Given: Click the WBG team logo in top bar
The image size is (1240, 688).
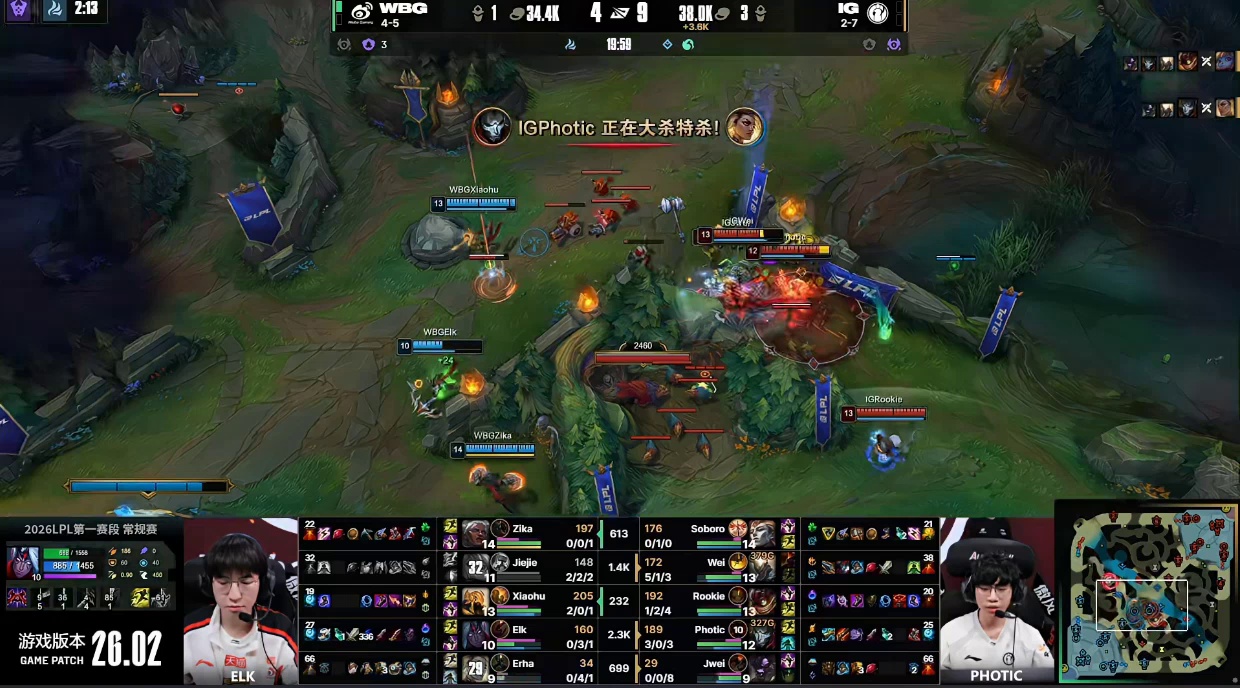Looking at the screenshot, I should tap(362, 14).
